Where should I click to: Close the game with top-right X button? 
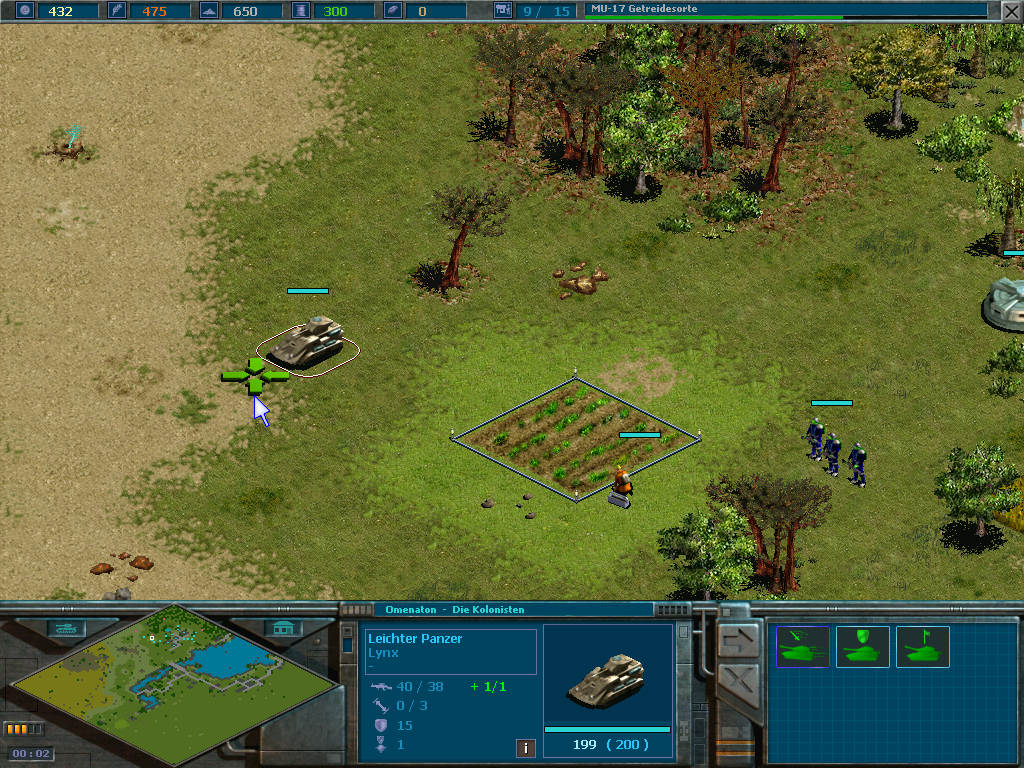tap(1011, 11)
